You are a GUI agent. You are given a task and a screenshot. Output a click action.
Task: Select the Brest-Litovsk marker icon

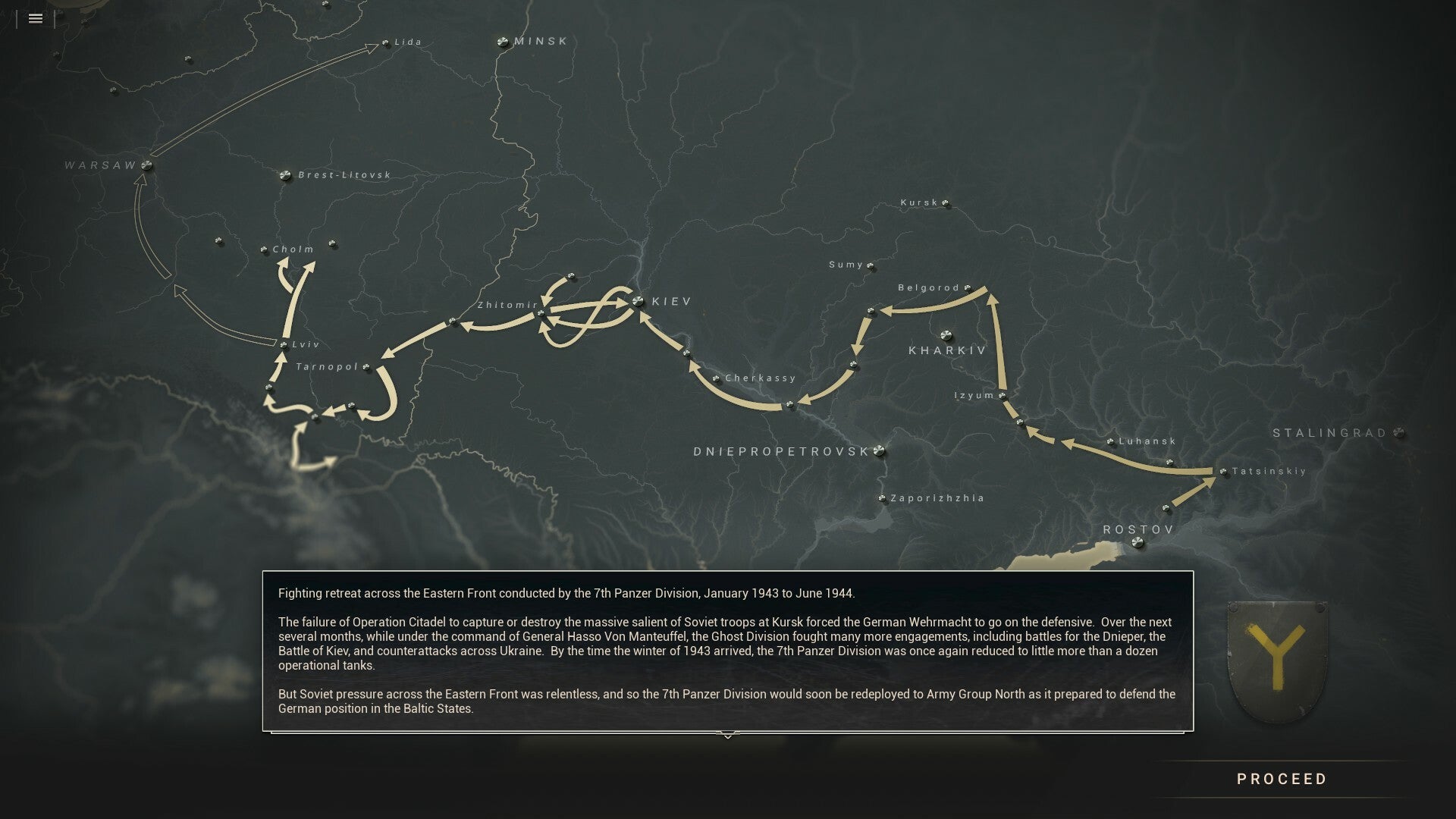(286, 174)
